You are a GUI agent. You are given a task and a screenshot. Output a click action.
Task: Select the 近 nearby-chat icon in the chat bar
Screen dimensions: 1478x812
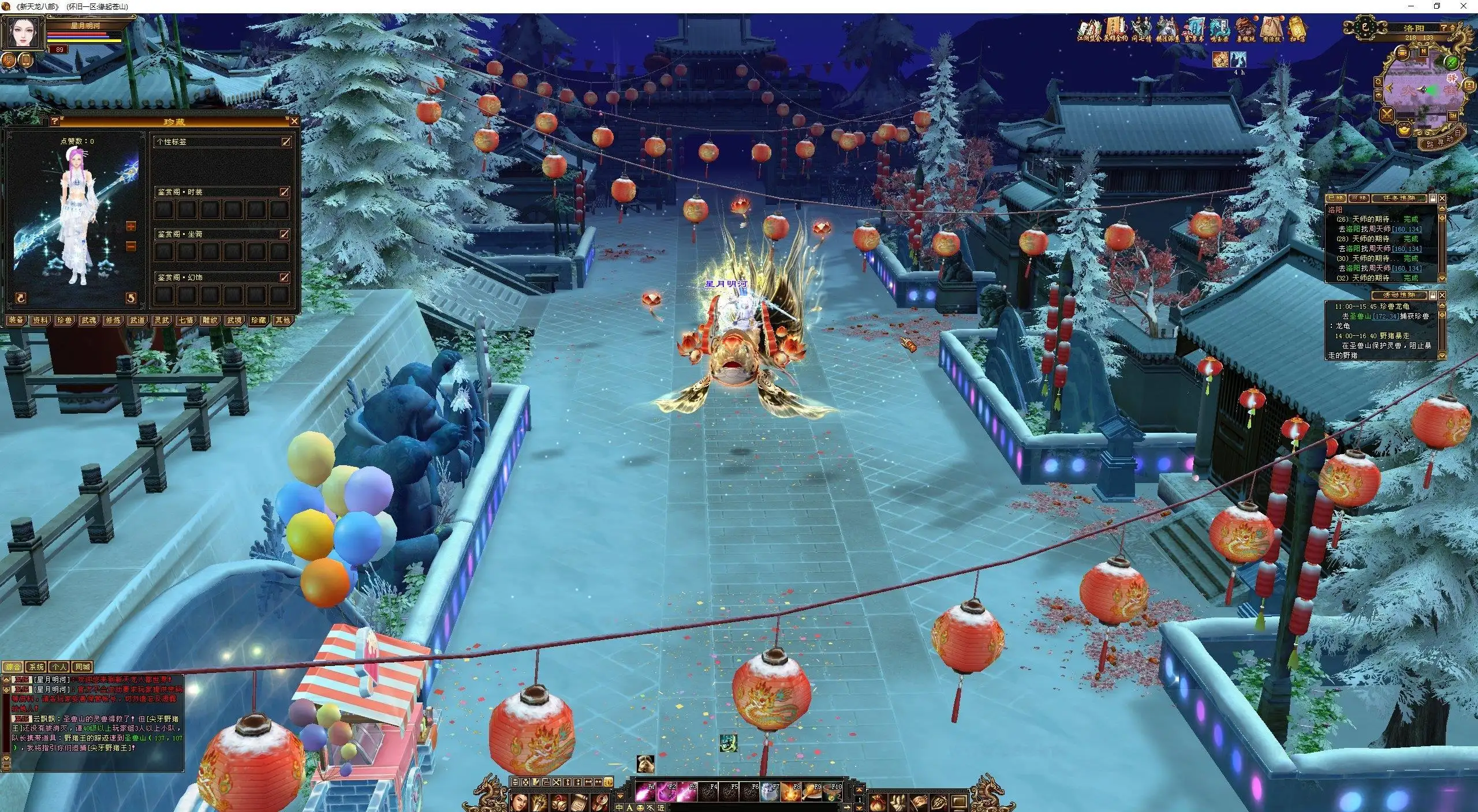click(x=661, y=807)
